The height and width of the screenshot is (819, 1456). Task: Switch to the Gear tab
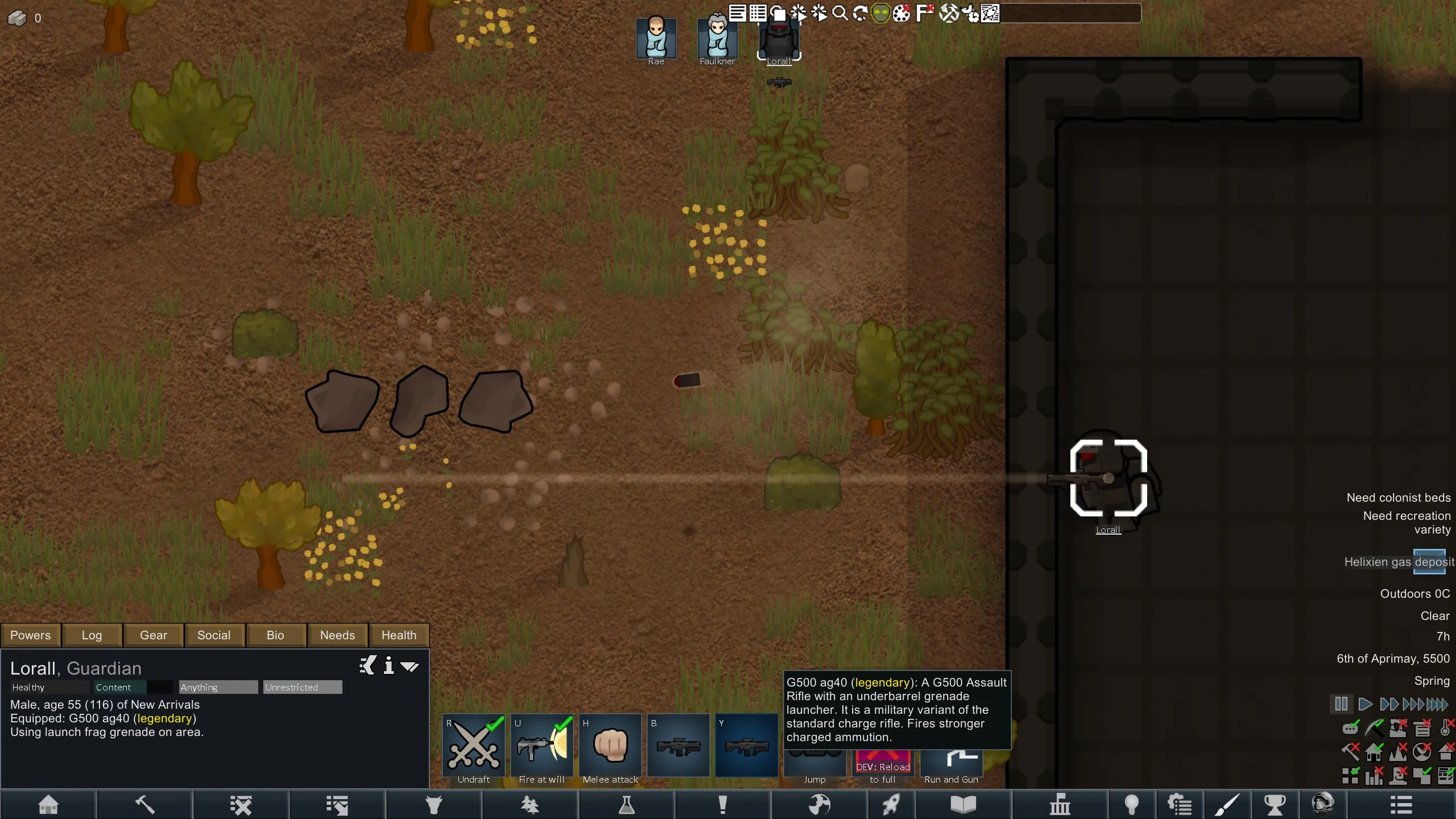154,635
